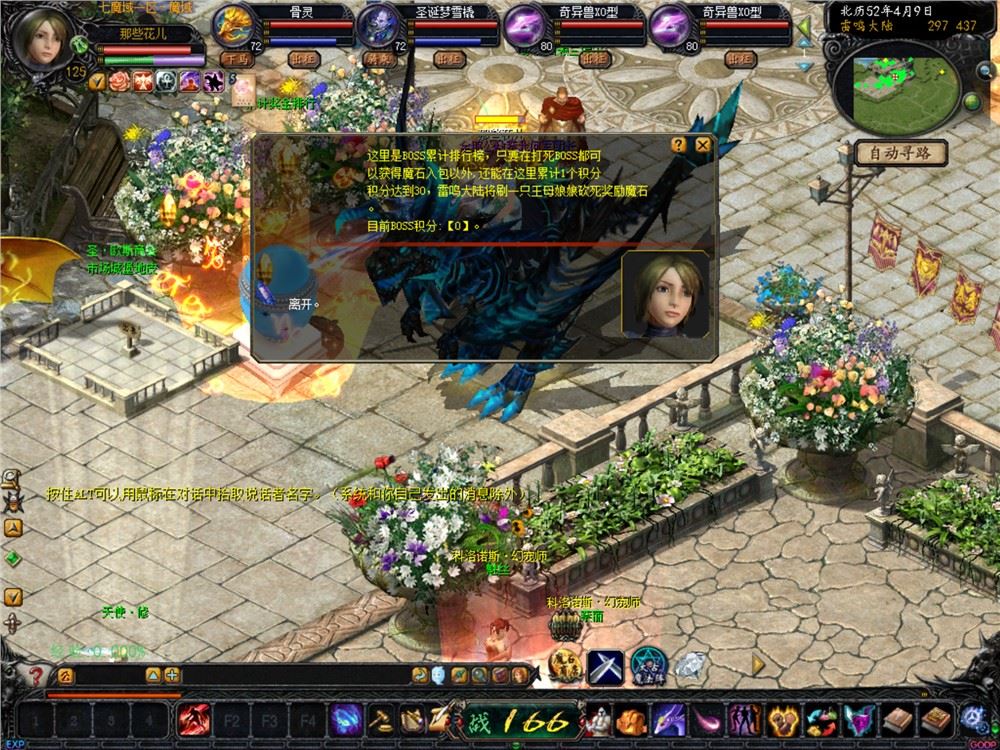The height and width of the screenshot is (750, 1000).
Task: Use the blue swirl skill slot
Action: 346,719
